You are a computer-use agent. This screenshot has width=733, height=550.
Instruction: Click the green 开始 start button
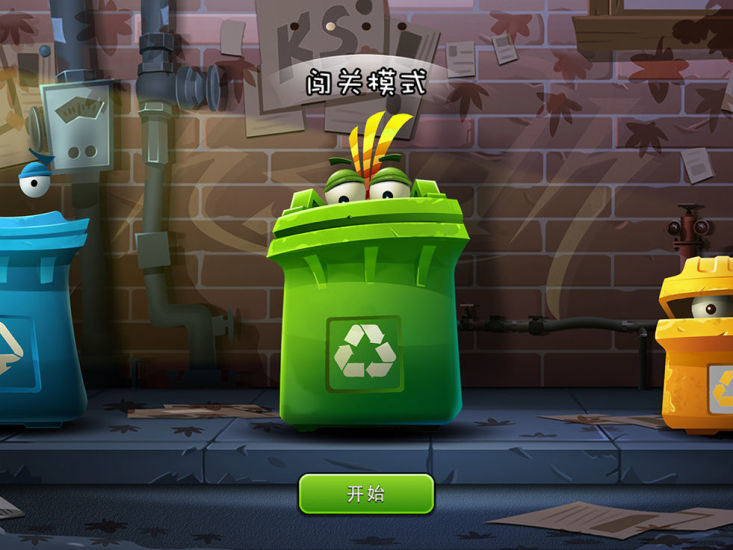(x=366, y=493)
